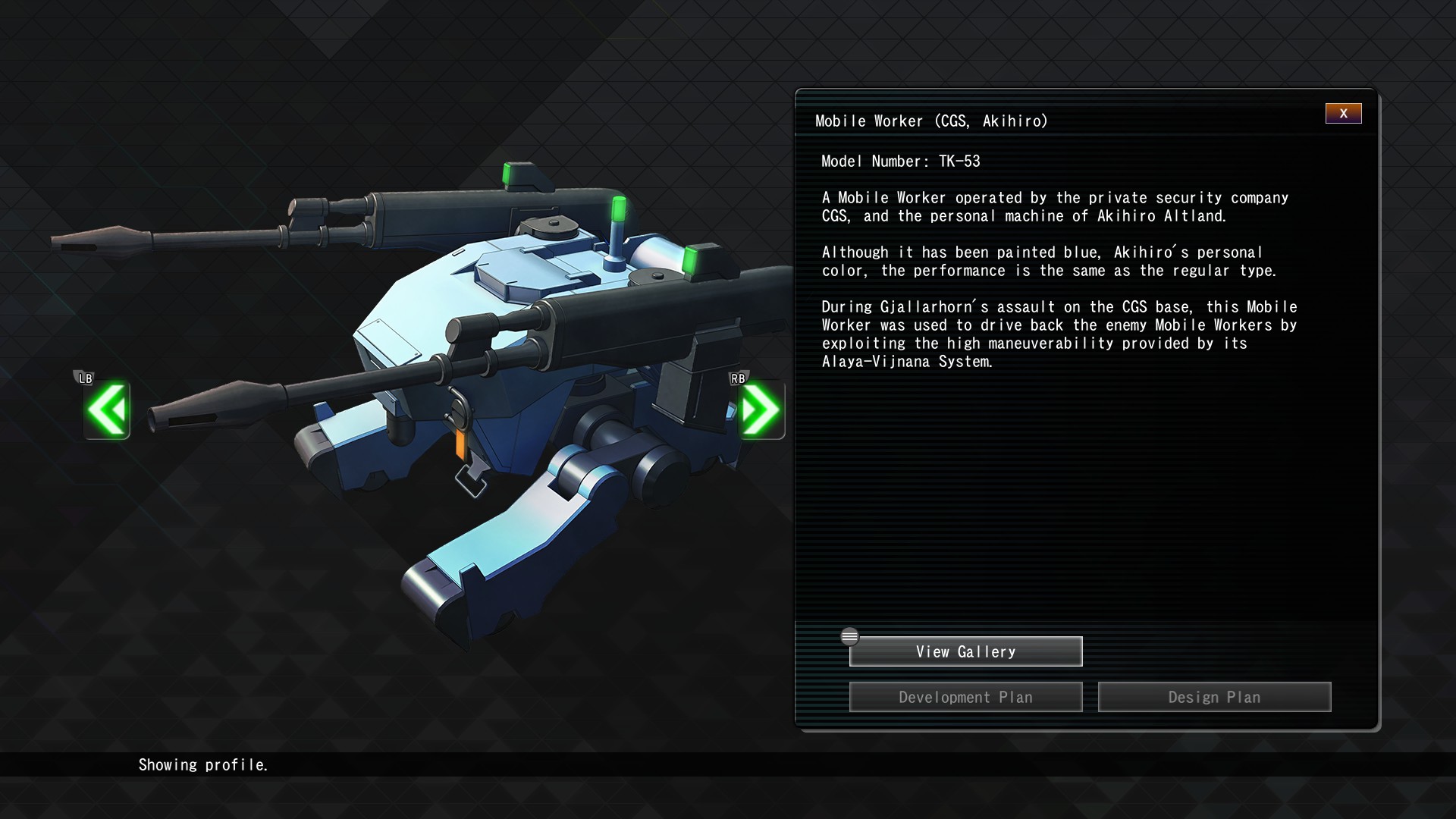Open the Design Plan
This screenshot has width=1456, height=819.
click(x=1214, y=697)
